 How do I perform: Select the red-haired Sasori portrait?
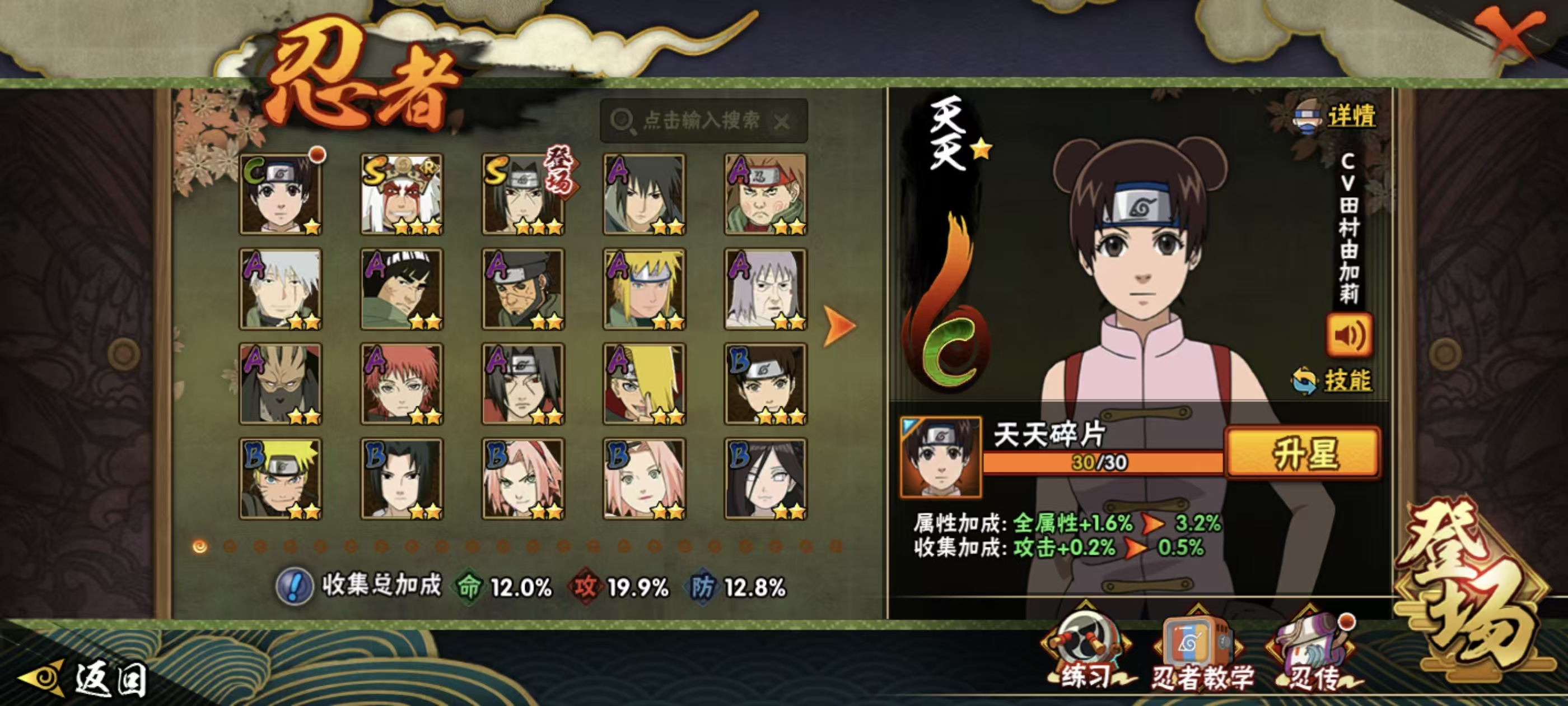tap(402, 384)
